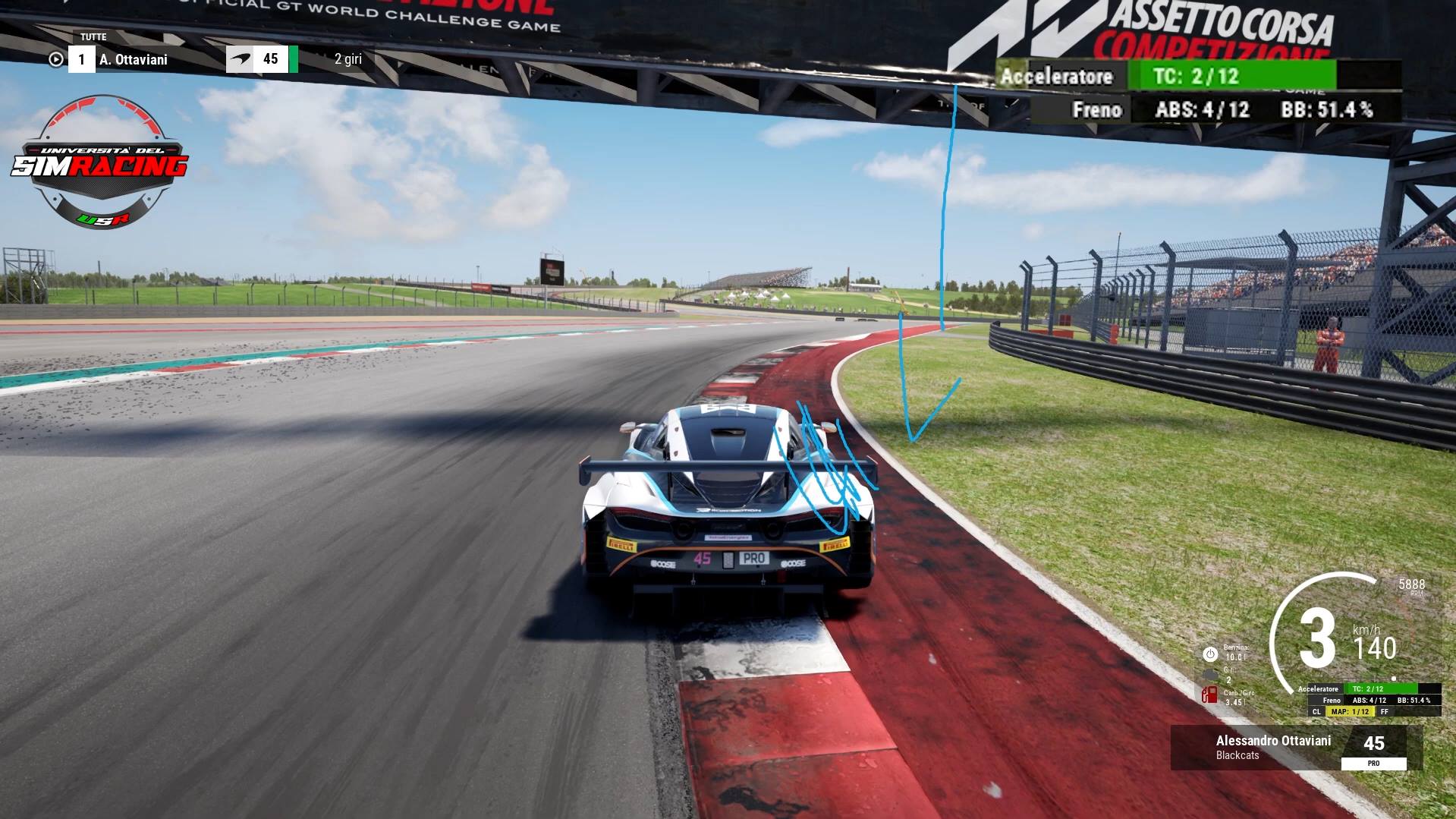Screen dimensions: 1456x819
Task: Open the CL indicator in the electronics widget
Action: [x=1317, y=711]
